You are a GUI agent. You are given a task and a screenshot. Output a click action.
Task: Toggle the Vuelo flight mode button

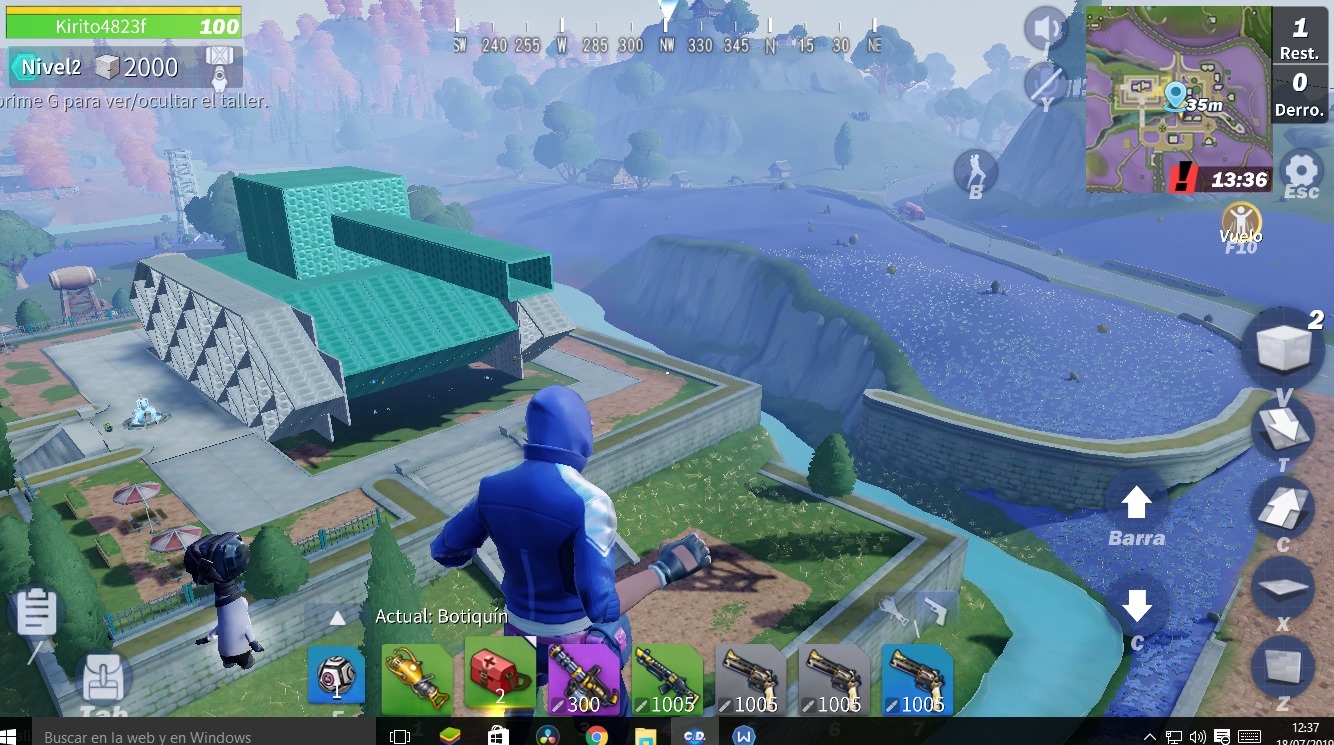click(x=1240, y=222)
